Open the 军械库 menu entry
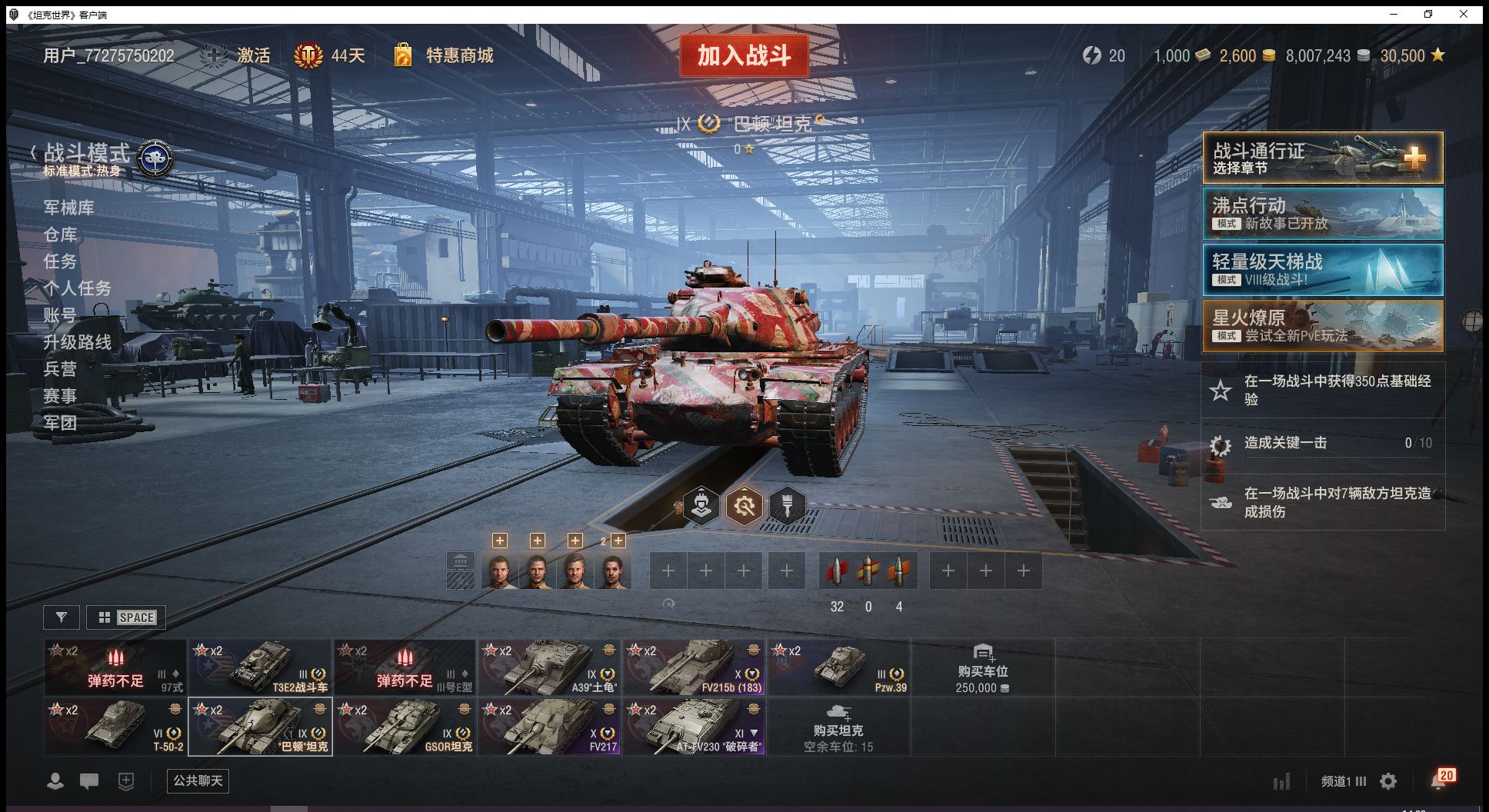The height and width of the screenshot is (812, 1489). click(x=68, y=208)
